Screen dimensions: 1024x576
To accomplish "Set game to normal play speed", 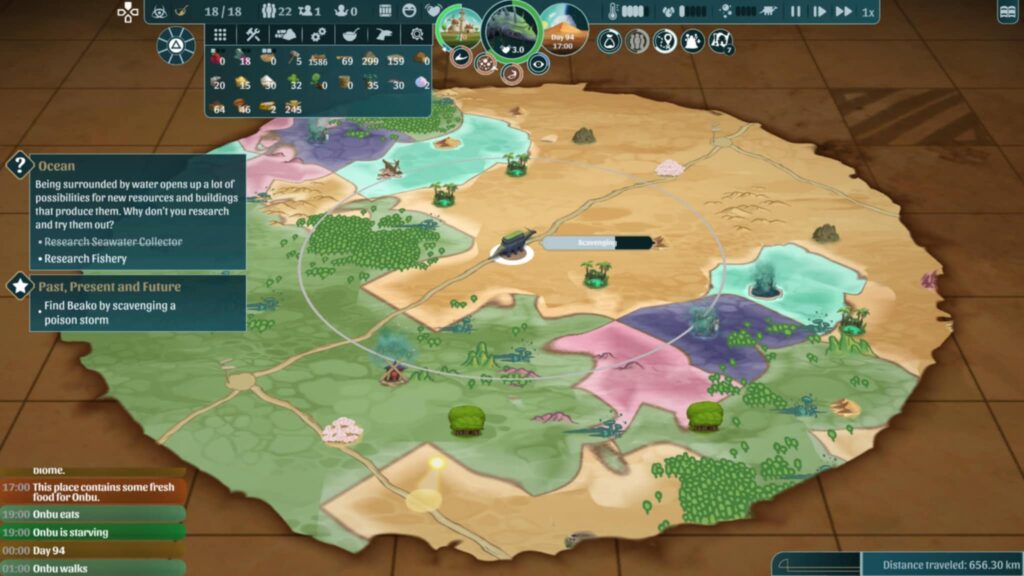I will click(x=820, y=12).
